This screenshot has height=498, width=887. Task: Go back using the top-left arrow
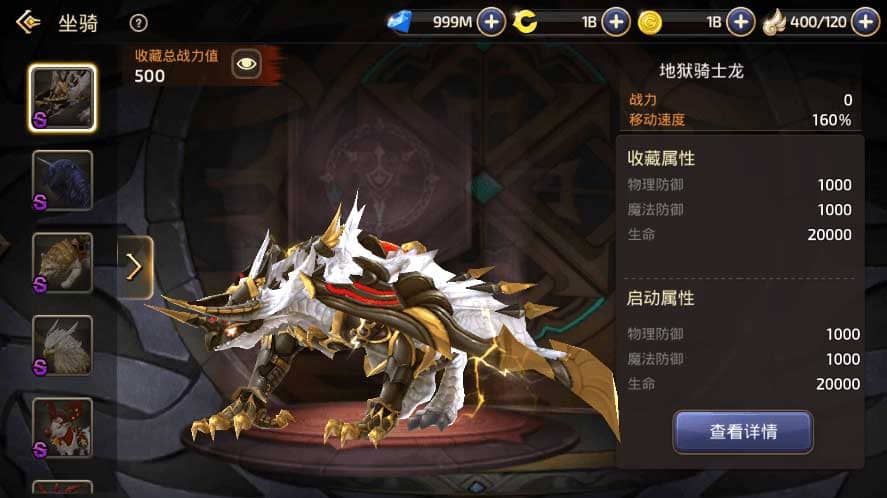click(28, 22)
